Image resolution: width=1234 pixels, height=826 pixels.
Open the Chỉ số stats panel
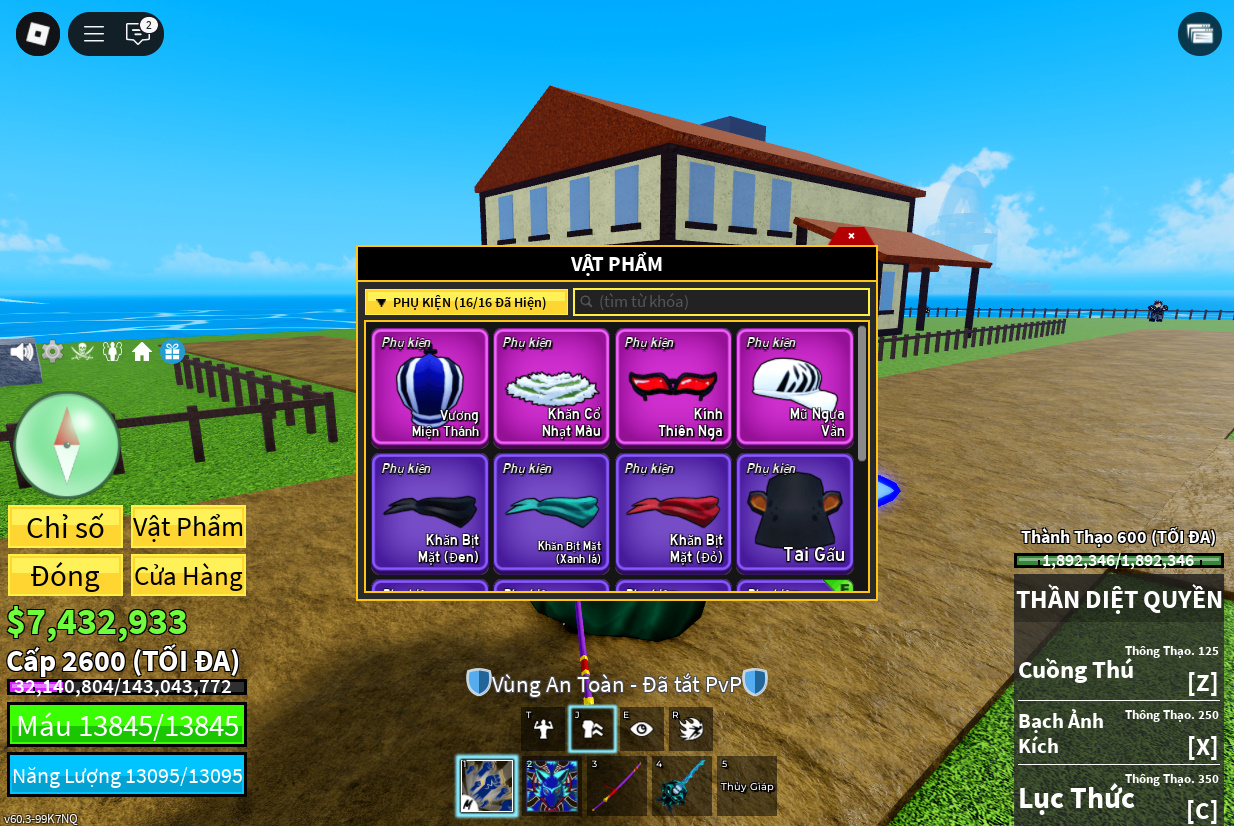[x=65, y=527]
